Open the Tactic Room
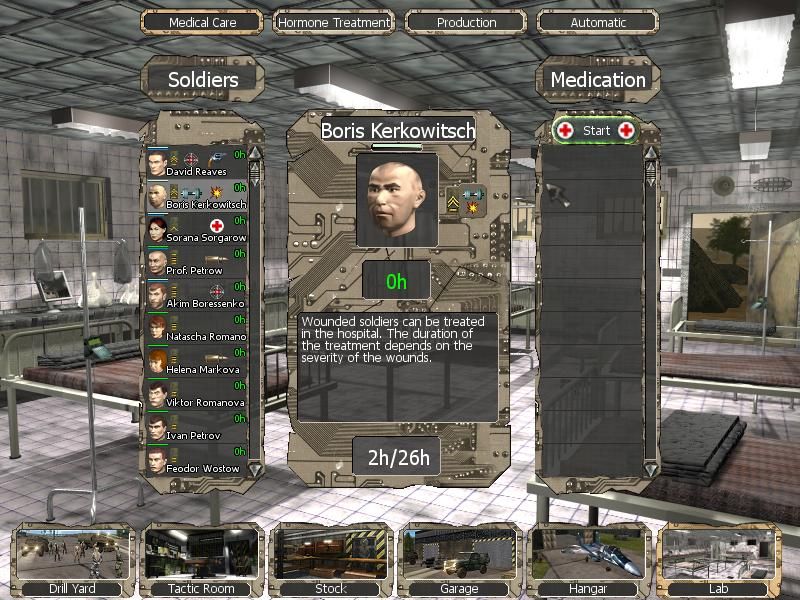 203,560
